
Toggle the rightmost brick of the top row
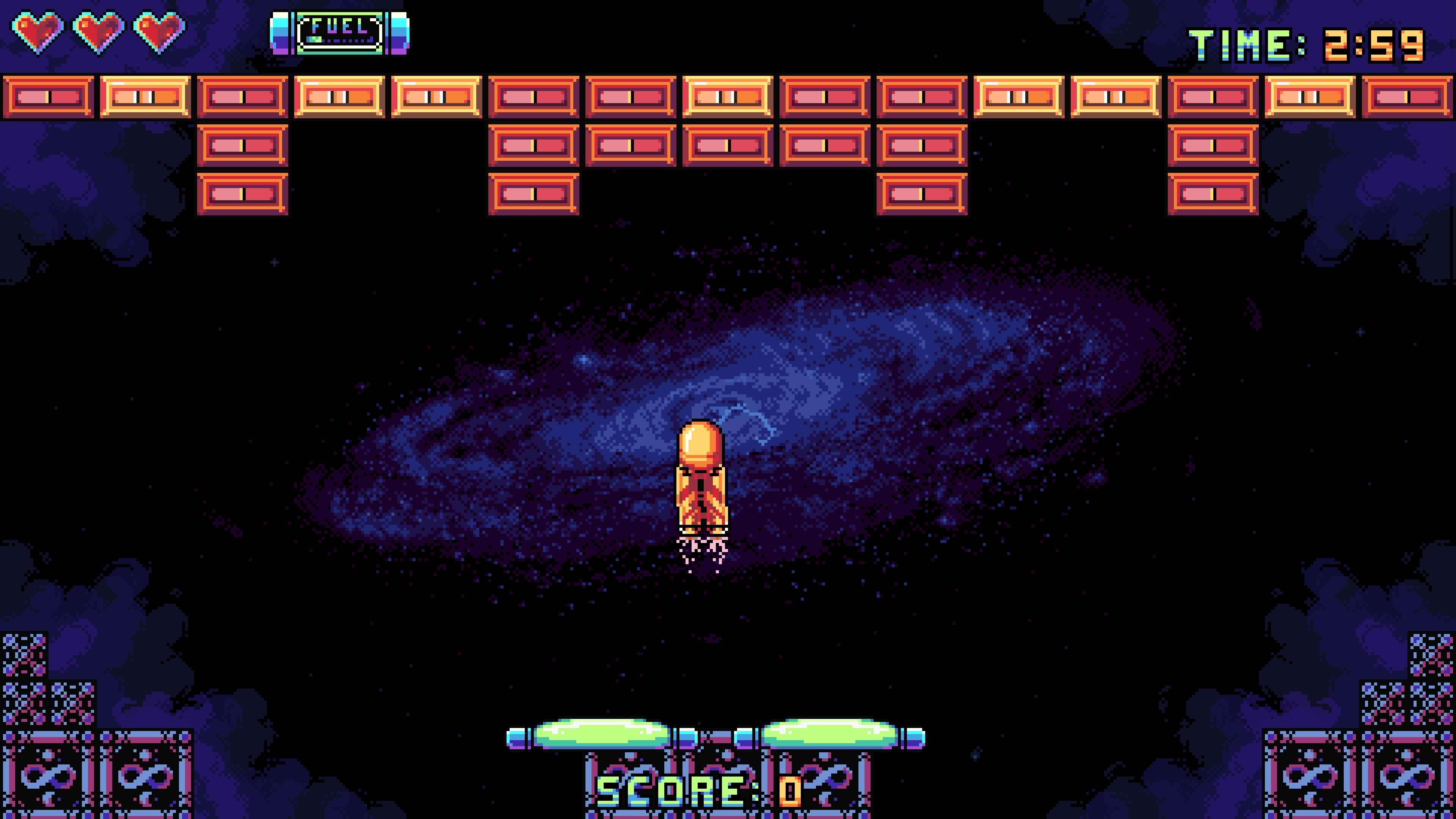click(x=1407, y=96)
